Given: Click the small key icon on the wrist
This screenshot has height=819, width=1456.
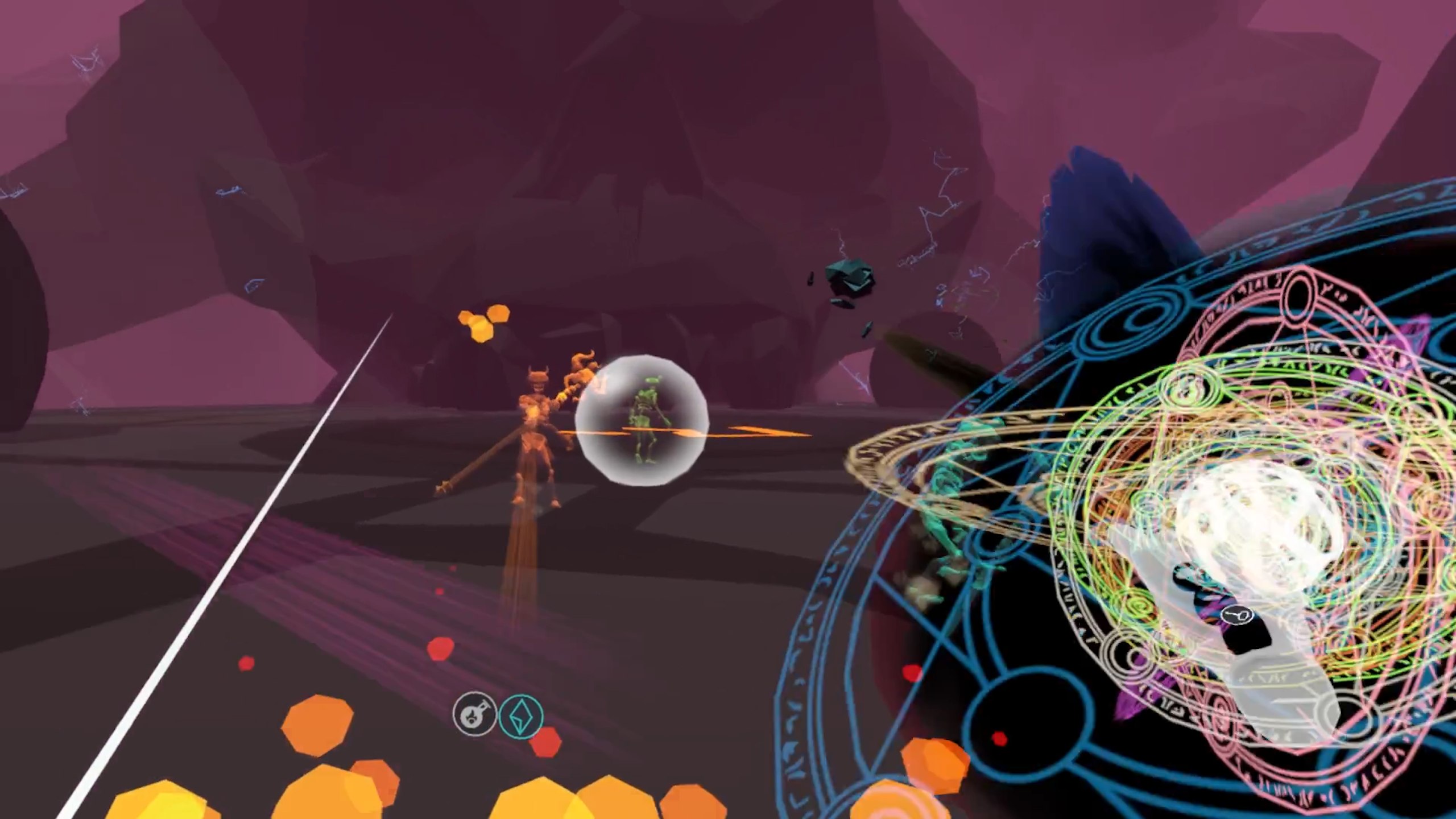Looking at the screenshot, I should point(1238,615).
